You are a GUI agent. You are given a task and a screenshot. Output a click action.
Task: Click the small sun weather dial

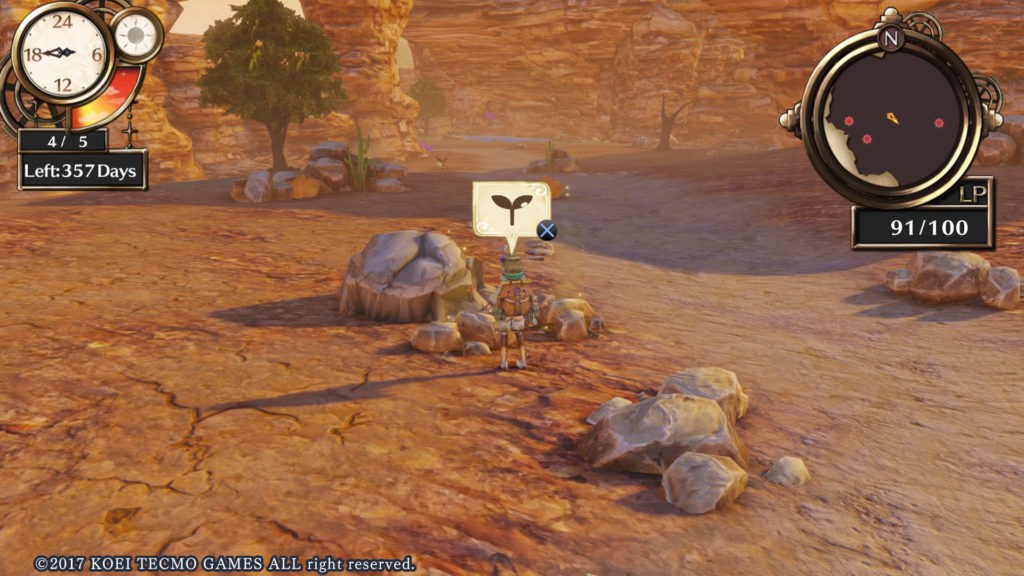pyautogui.click(x=136, y=35)
